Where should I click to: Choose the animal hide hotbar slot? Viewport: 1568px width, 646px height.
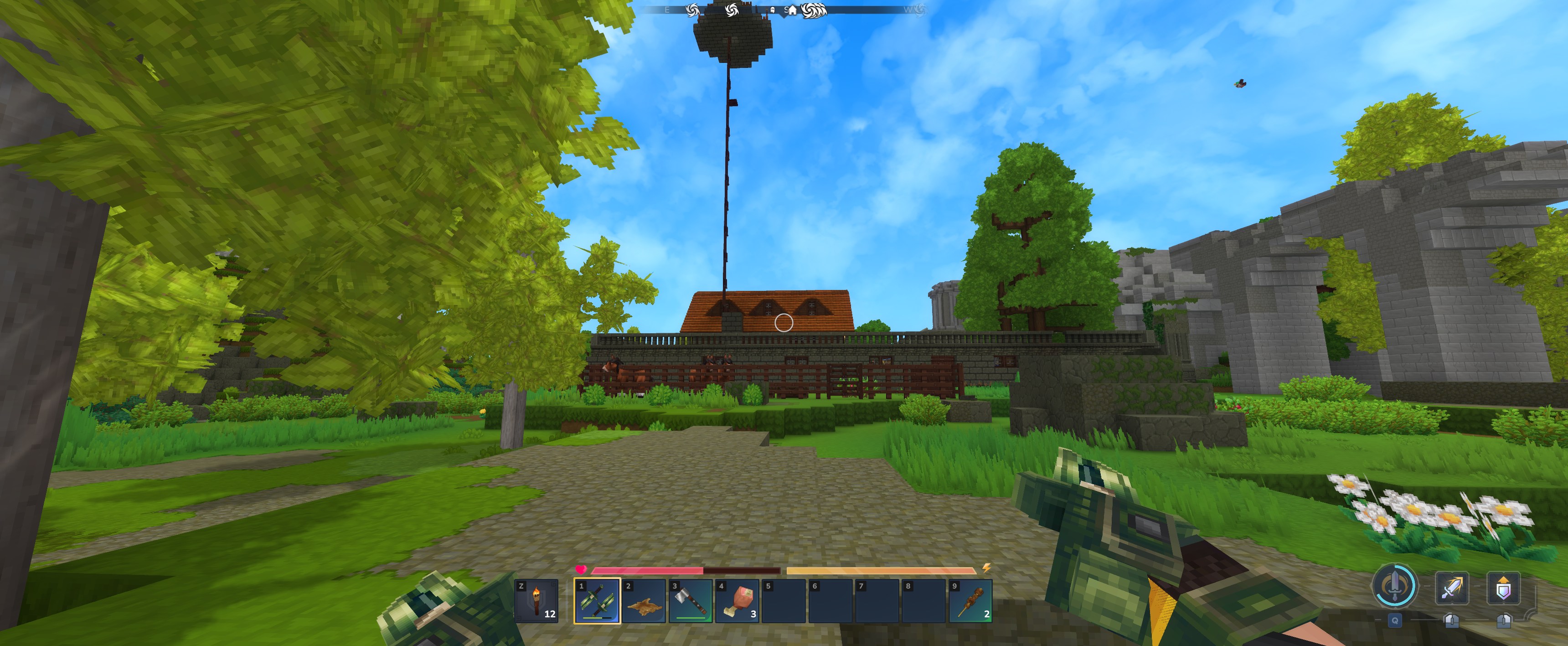tap(644, 600)
